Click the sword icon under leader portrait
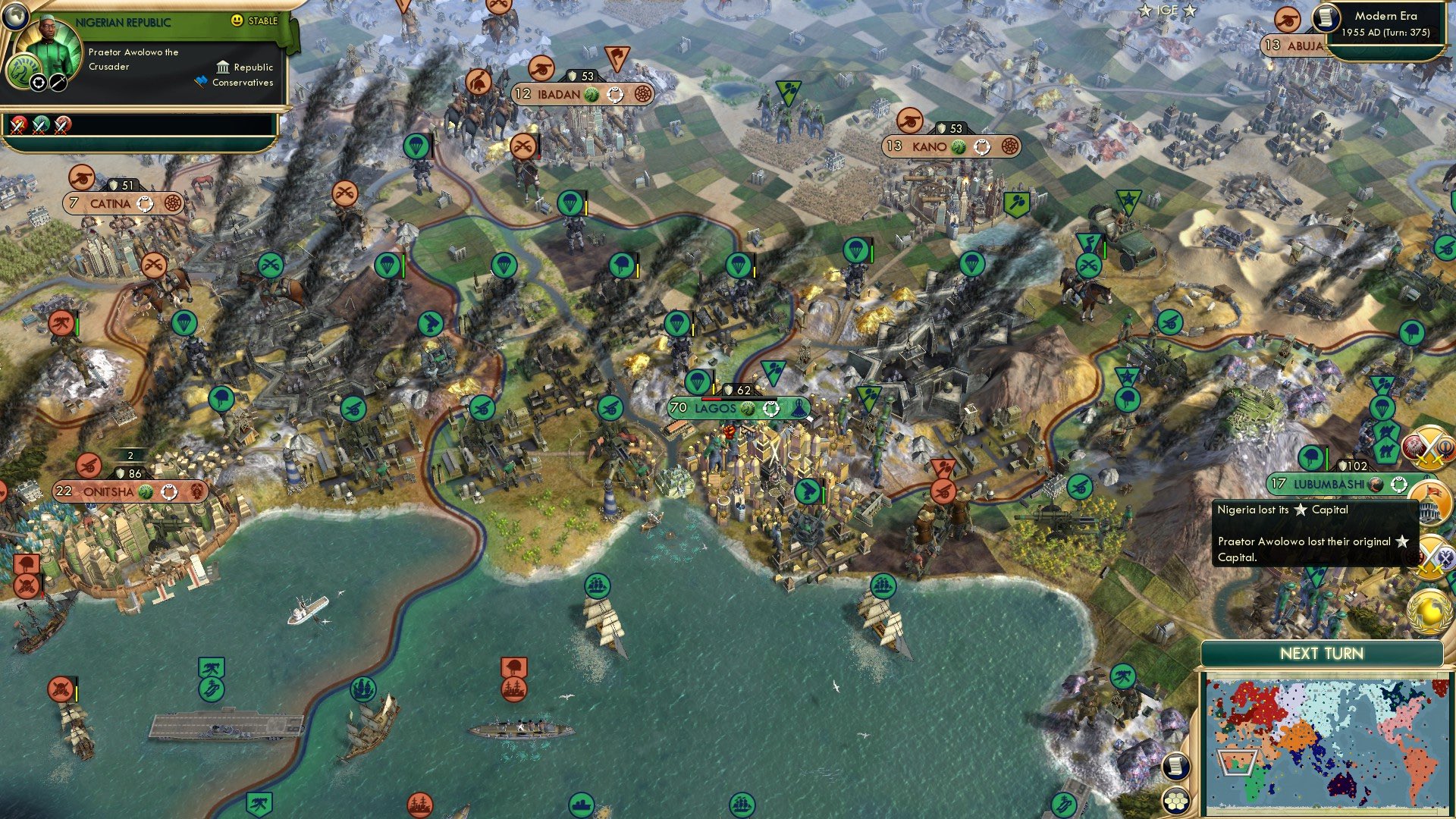 (x=58, y=83)
